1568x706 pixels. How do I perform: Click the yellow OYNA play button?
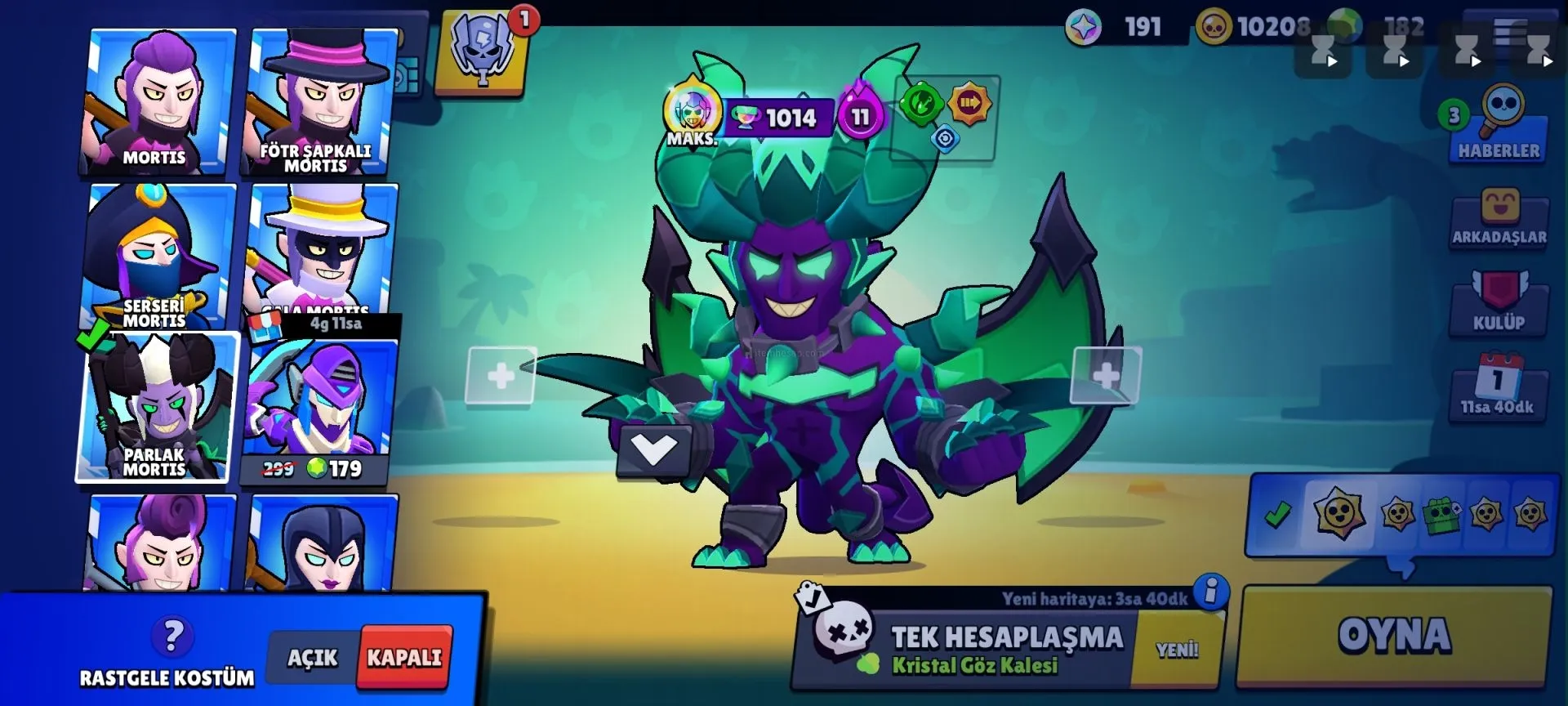pos(1394,637)
